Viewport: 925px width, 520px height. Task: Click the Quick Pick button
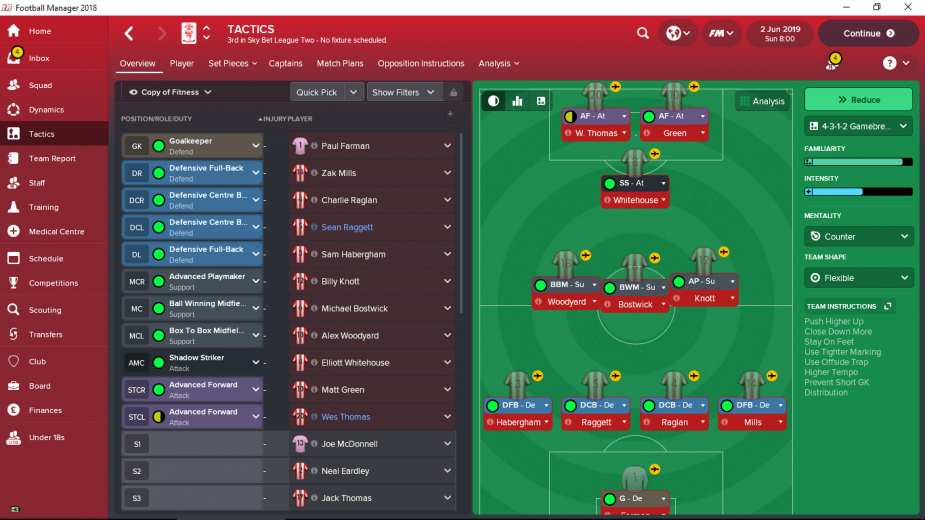tap(317, 92)
